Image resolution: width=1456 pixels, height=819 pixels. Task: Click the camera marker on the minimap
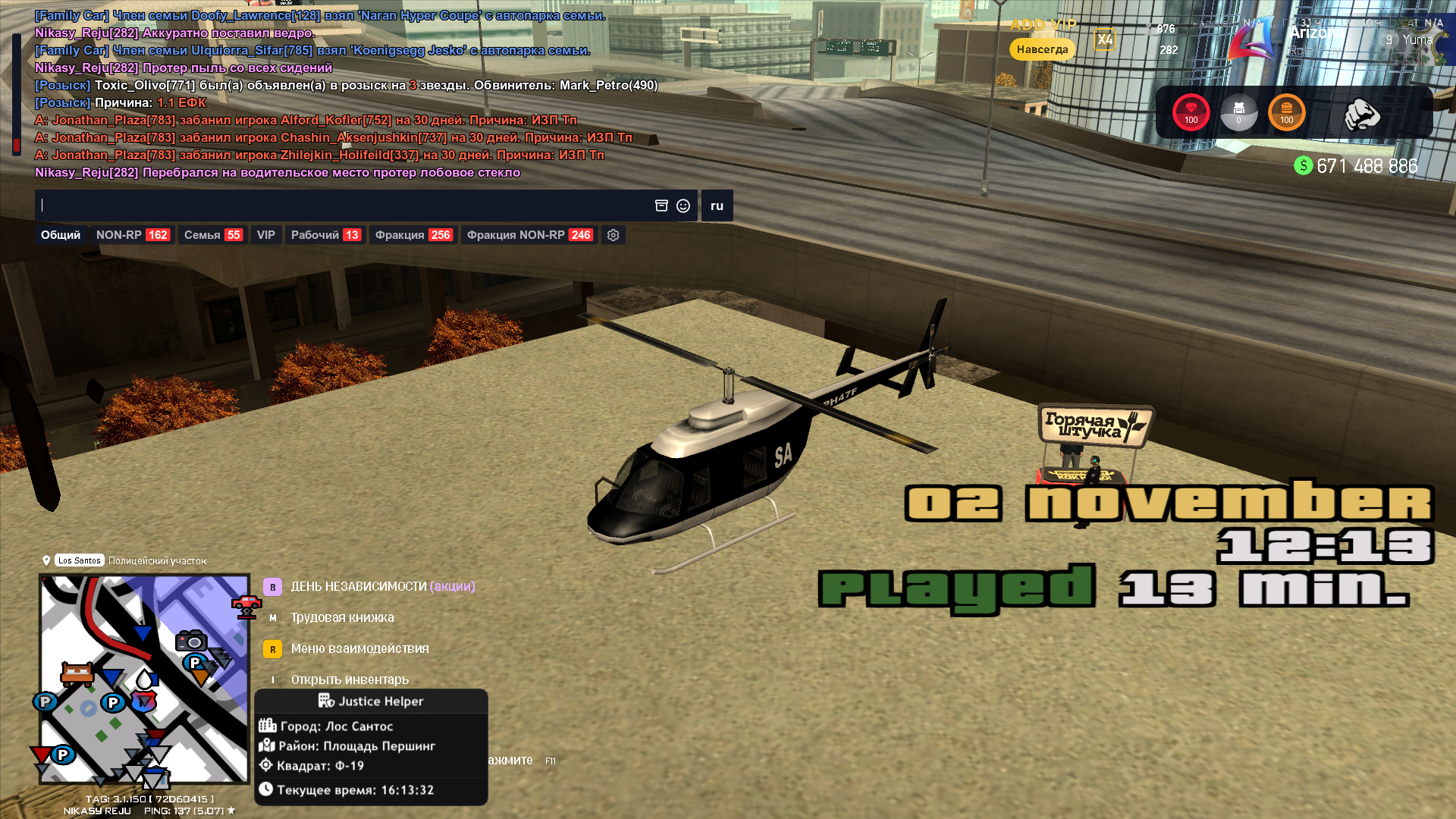pos(191,641)
